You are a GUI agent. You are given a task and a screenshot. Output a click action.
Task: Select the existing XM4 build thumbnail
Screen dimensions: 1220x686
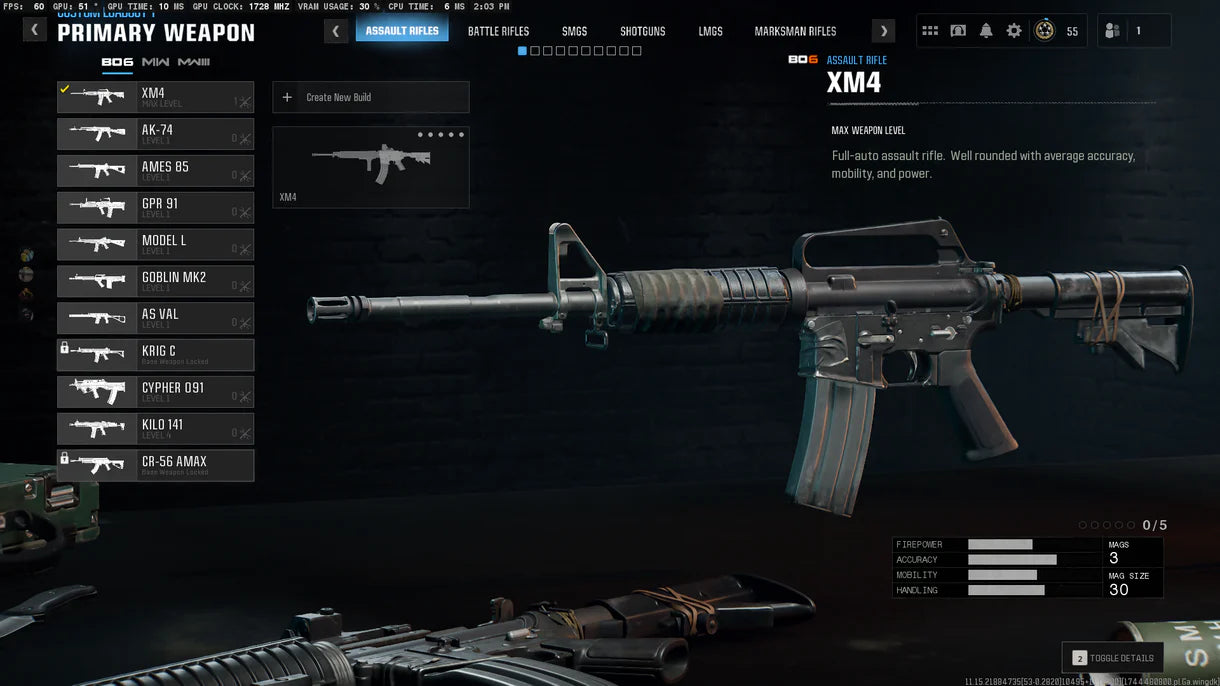click(x=370, y=167)
